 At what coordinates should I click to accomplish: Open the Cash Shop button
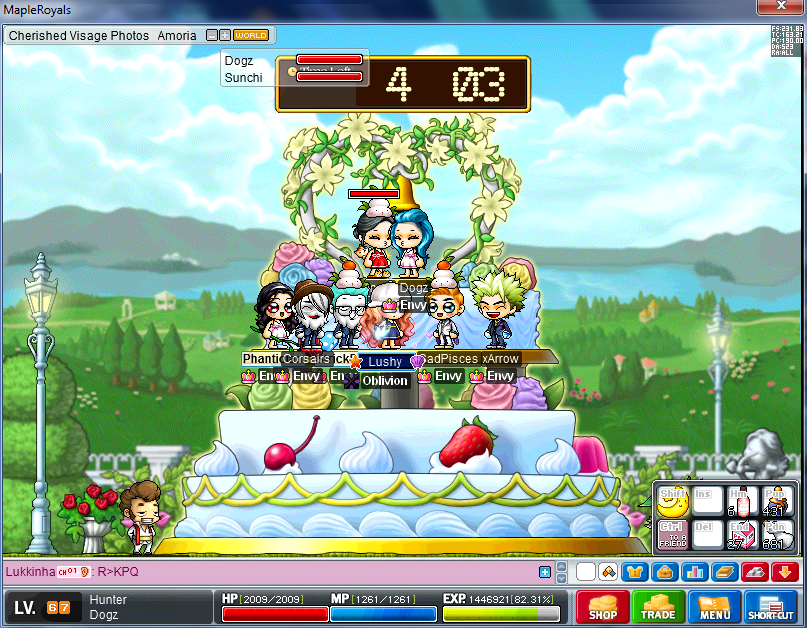tap(602, 606)
